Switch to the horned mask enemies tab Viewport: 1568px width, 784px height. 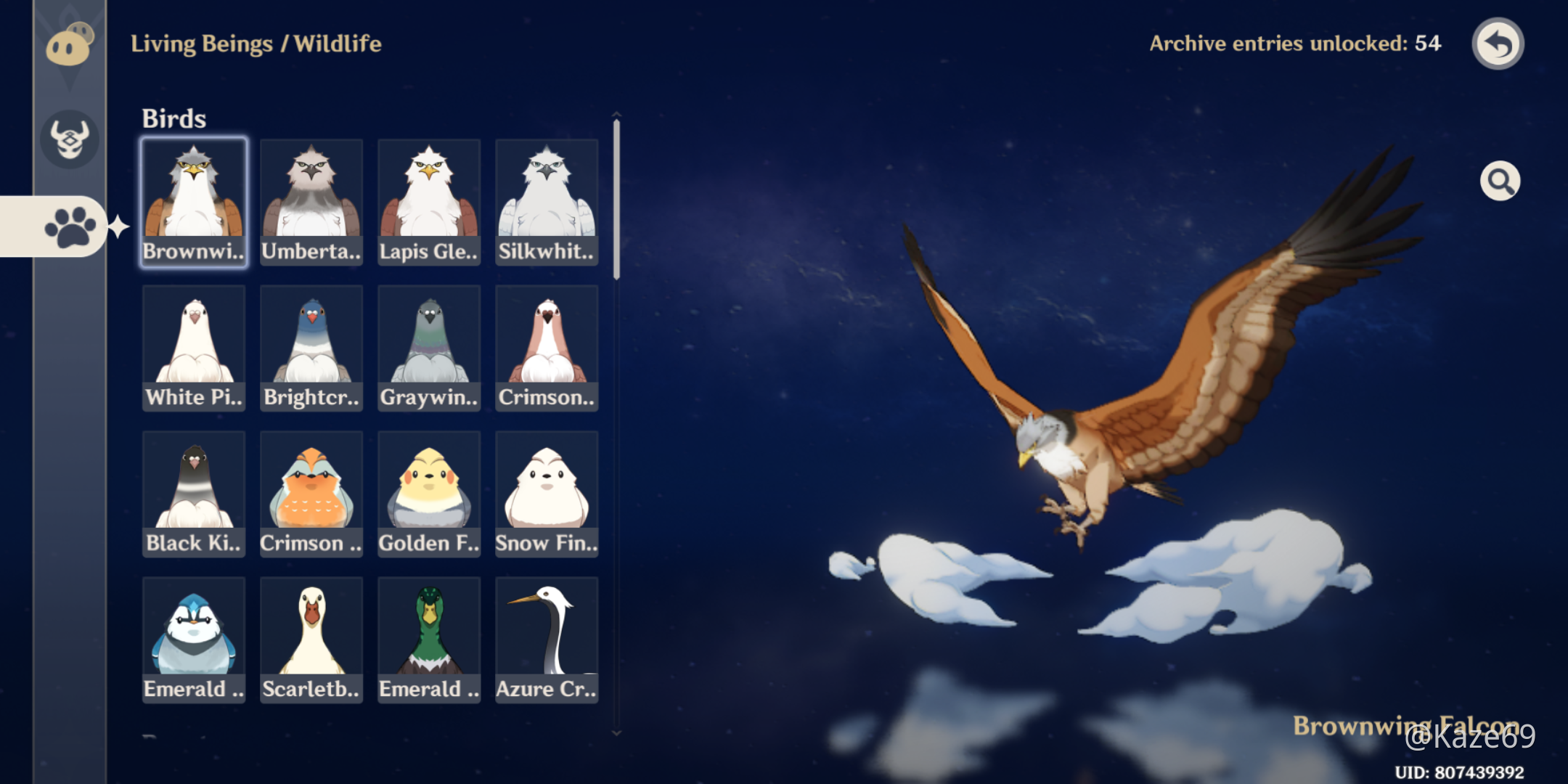[x=70, y=139]
